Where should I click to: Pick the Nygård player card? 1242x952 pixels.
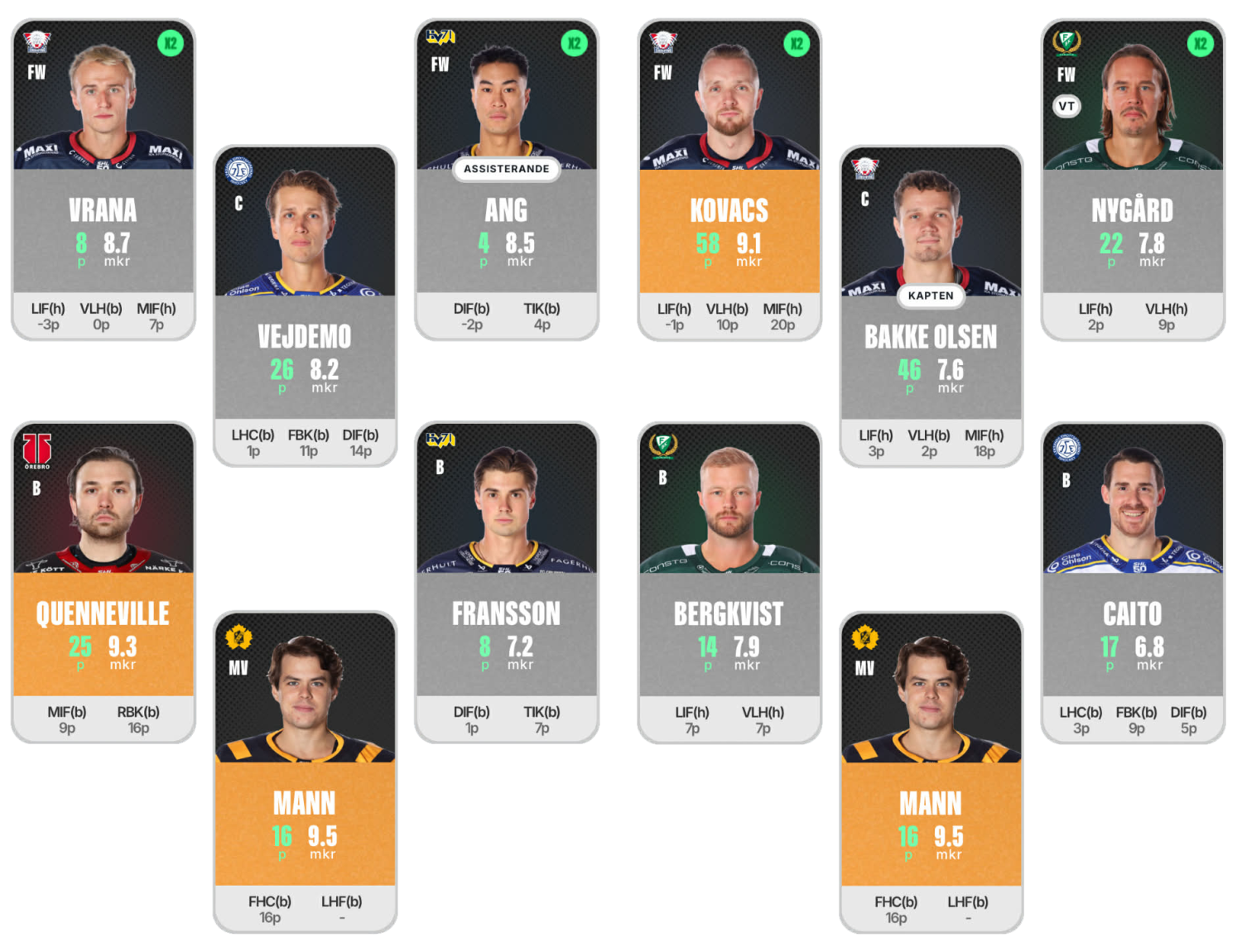click(1132, 180)
